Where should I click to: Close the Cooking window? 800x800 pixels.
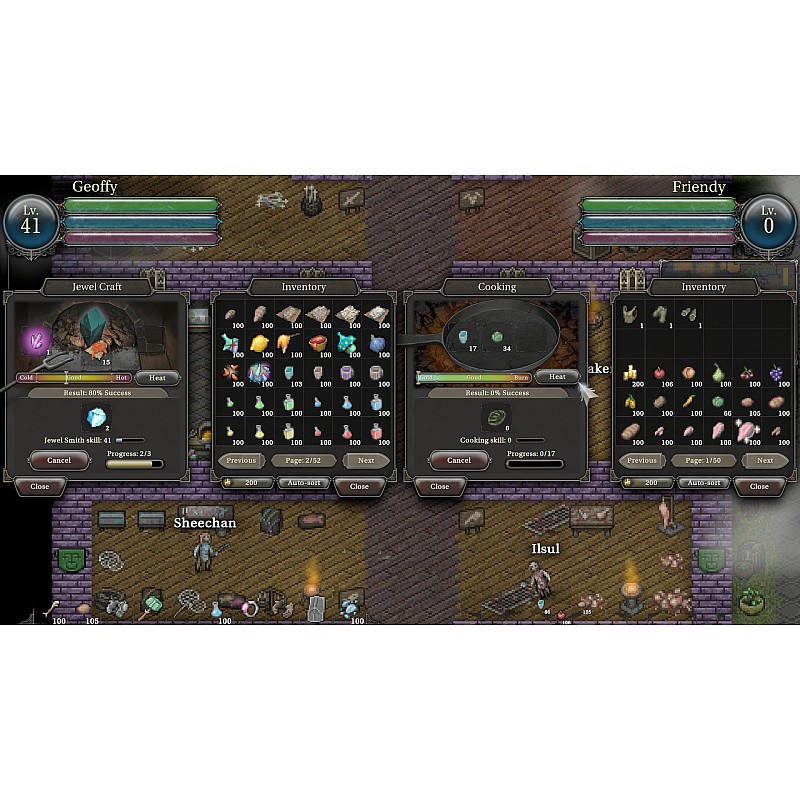pyautogui.click(x=439, y=486)
